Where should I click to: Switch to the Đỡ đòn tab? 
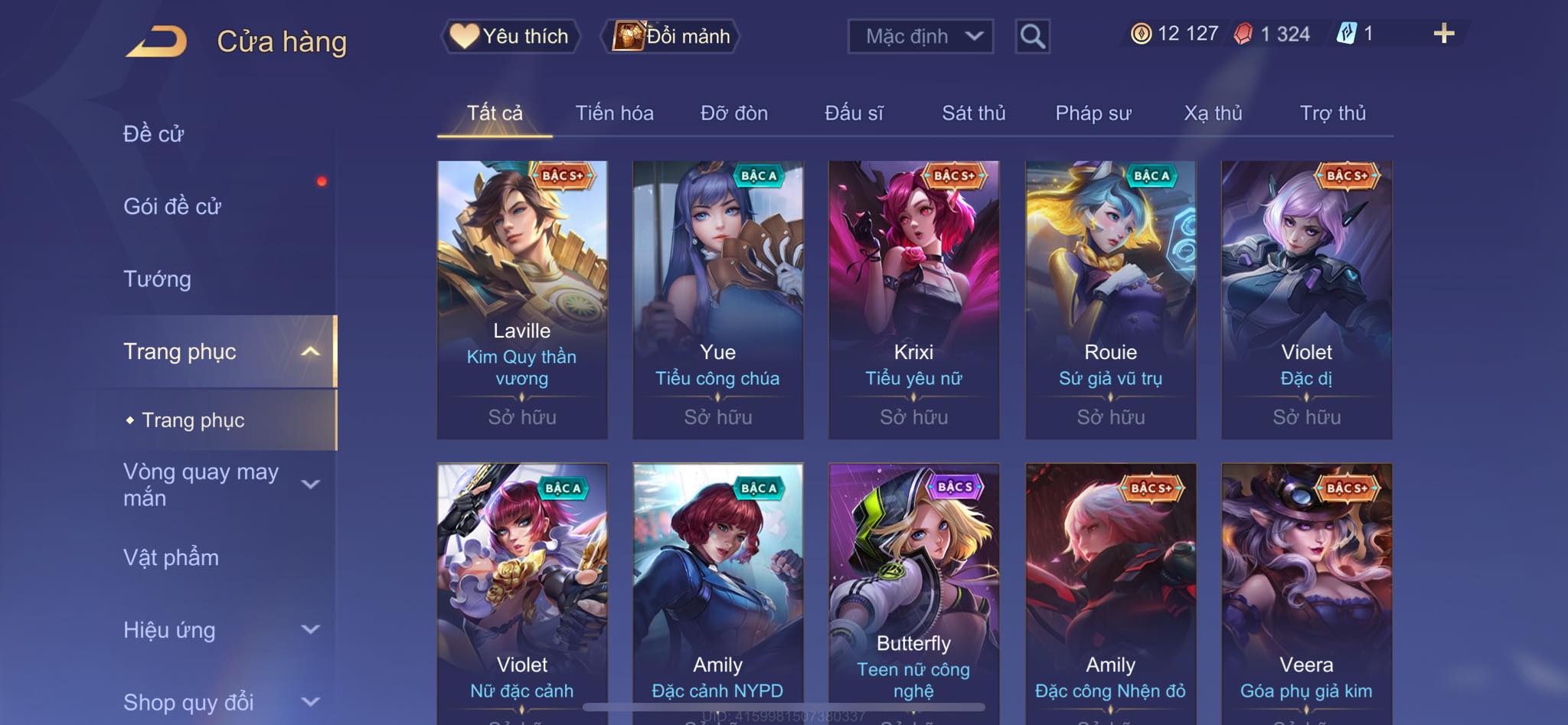click(x=733, y=113)
